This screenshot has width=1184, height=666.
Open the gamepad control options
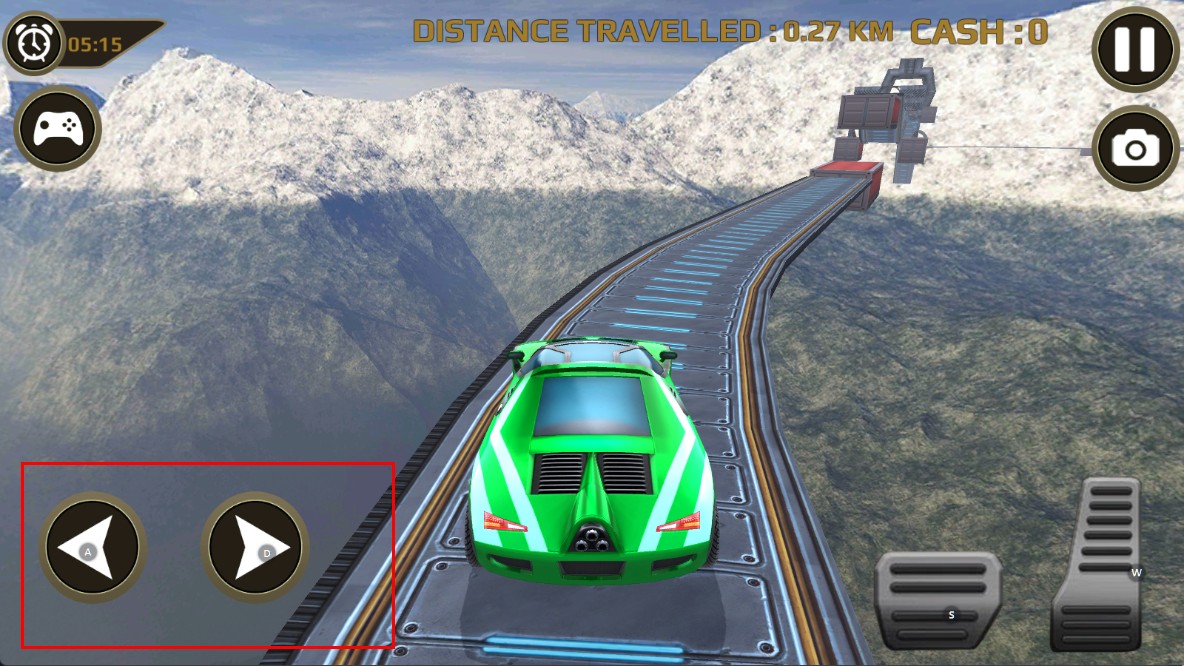click(58, 129)
